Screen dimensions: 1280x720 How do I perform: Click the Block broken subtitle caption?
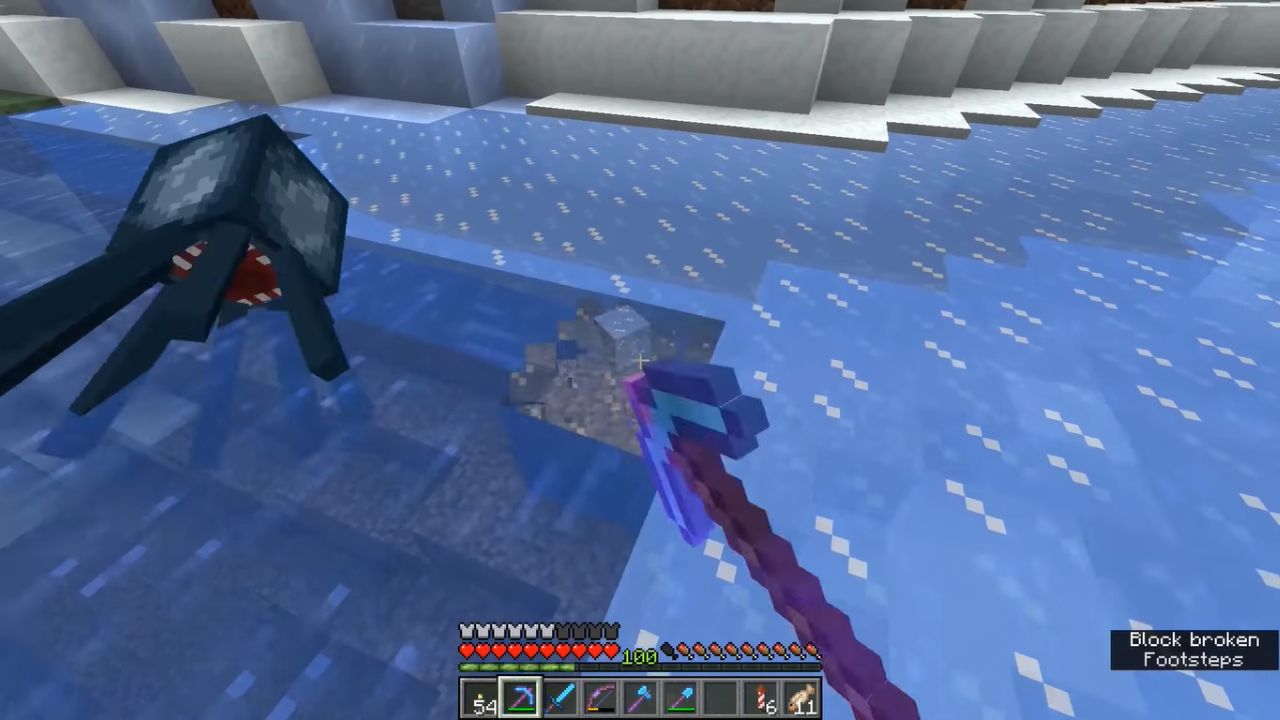click(x=1193, y=640)
